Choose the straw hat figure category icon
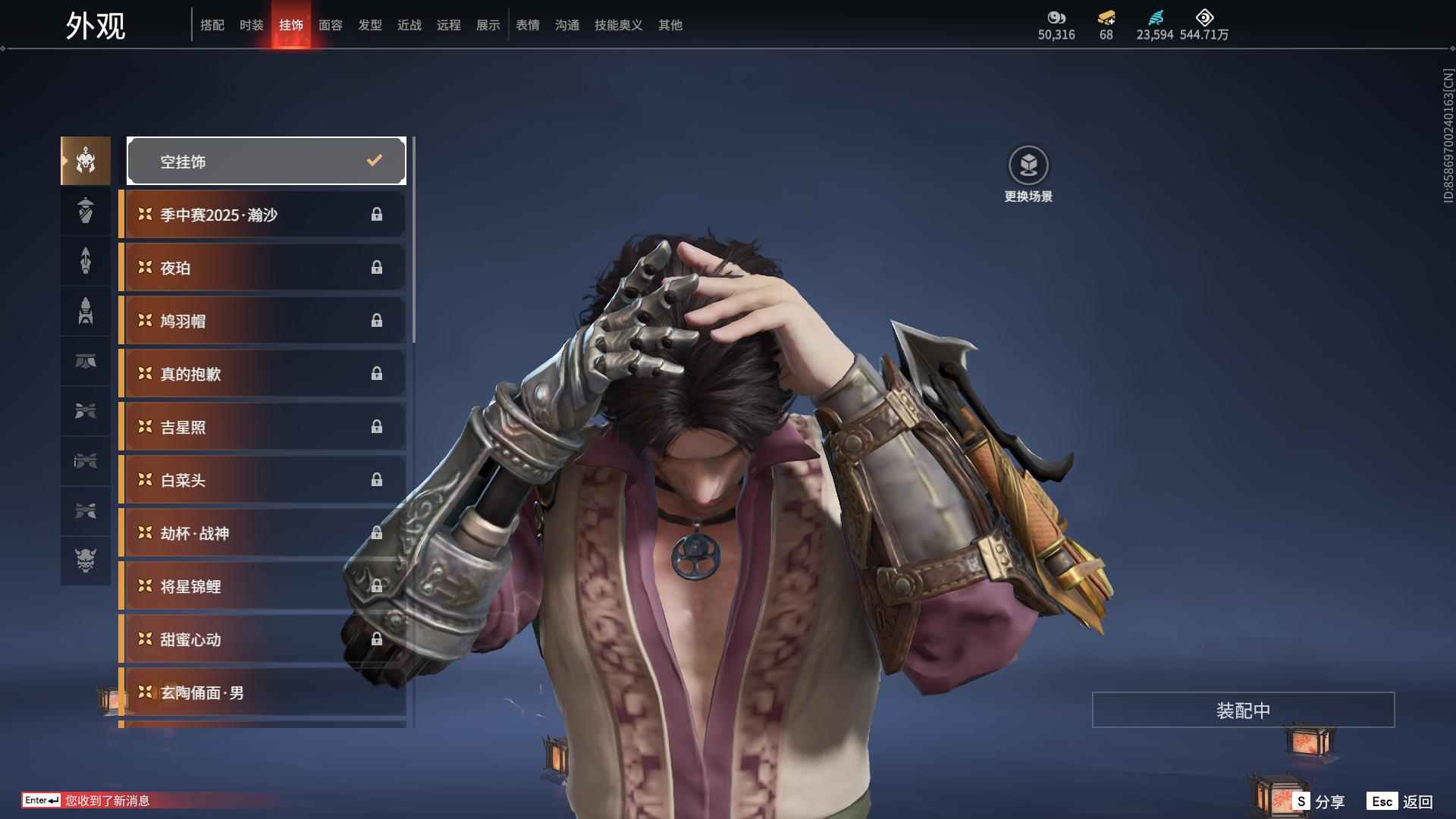Screen dimensions: 1456x819 pos(86,211)
